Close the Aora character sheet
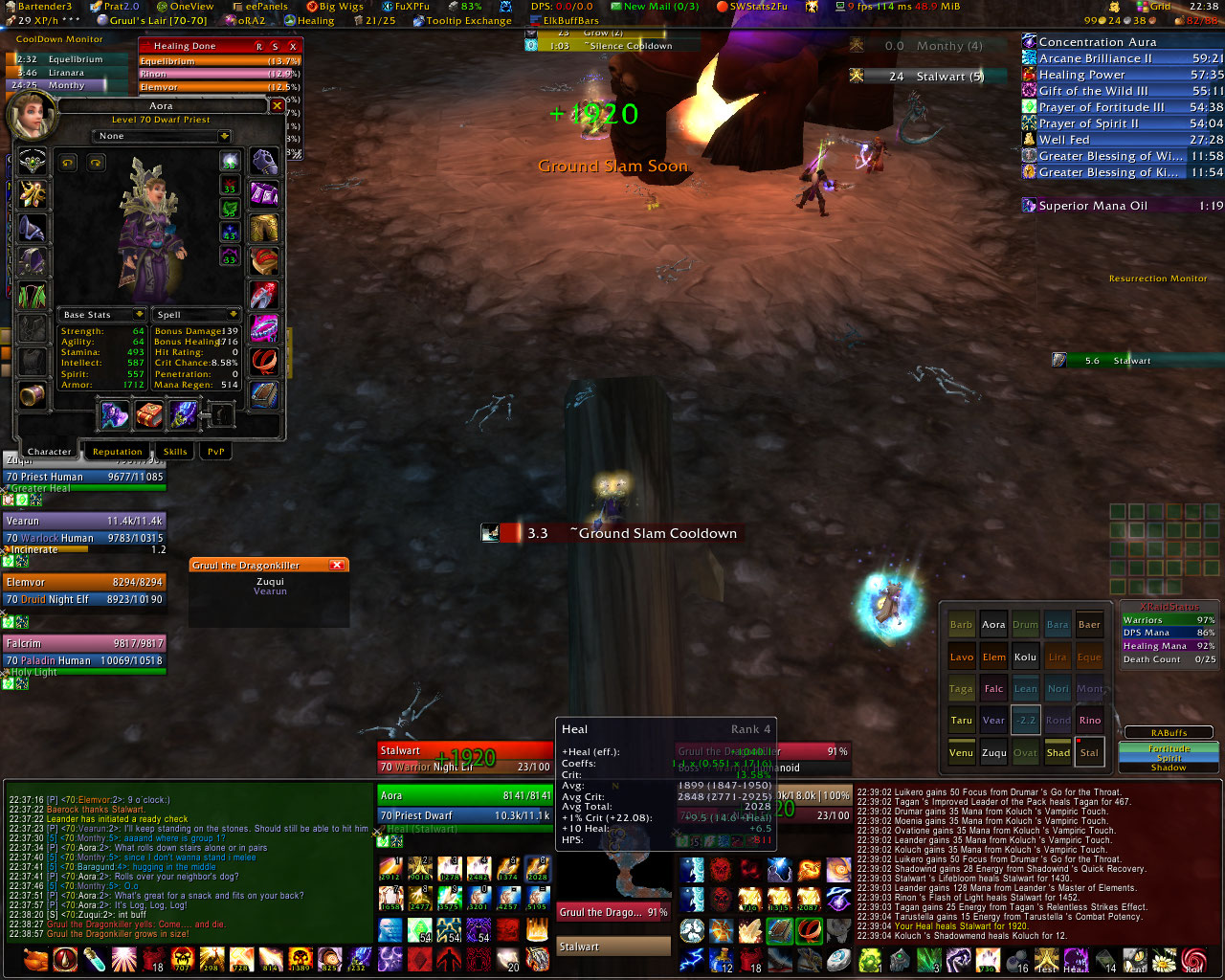 [x=278, y=106]
